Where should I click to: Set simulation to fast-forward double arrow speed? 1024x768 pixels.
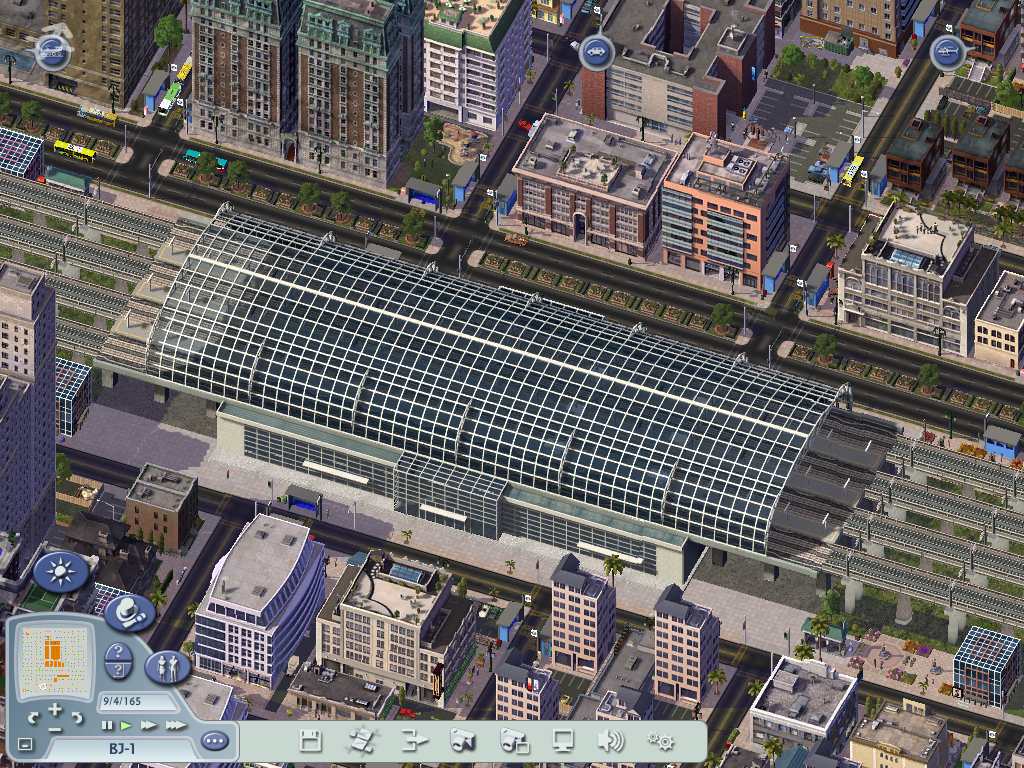click(x=149, y=725)
